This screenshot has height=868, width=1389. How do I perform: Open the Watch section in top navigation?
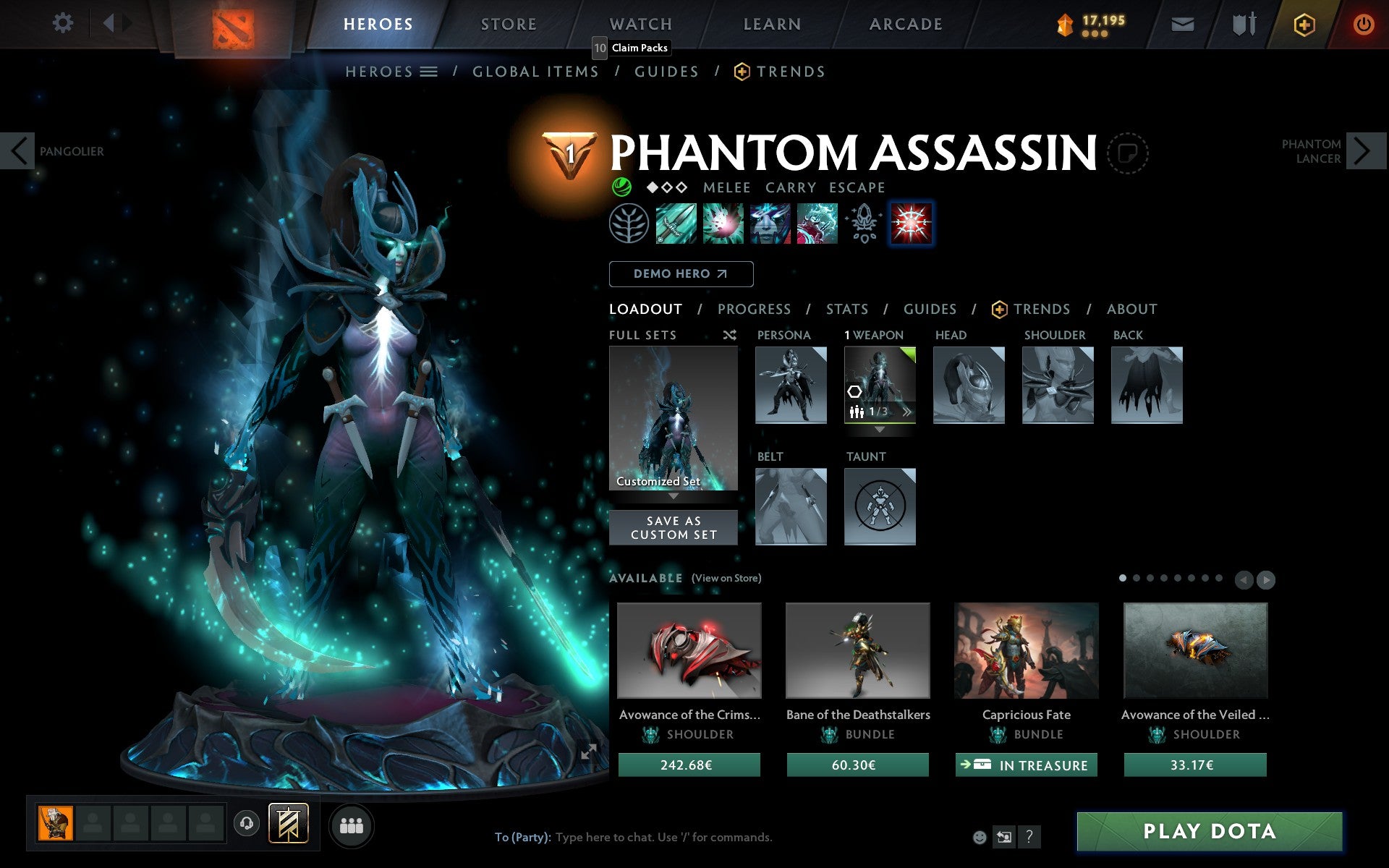(640, 24)
